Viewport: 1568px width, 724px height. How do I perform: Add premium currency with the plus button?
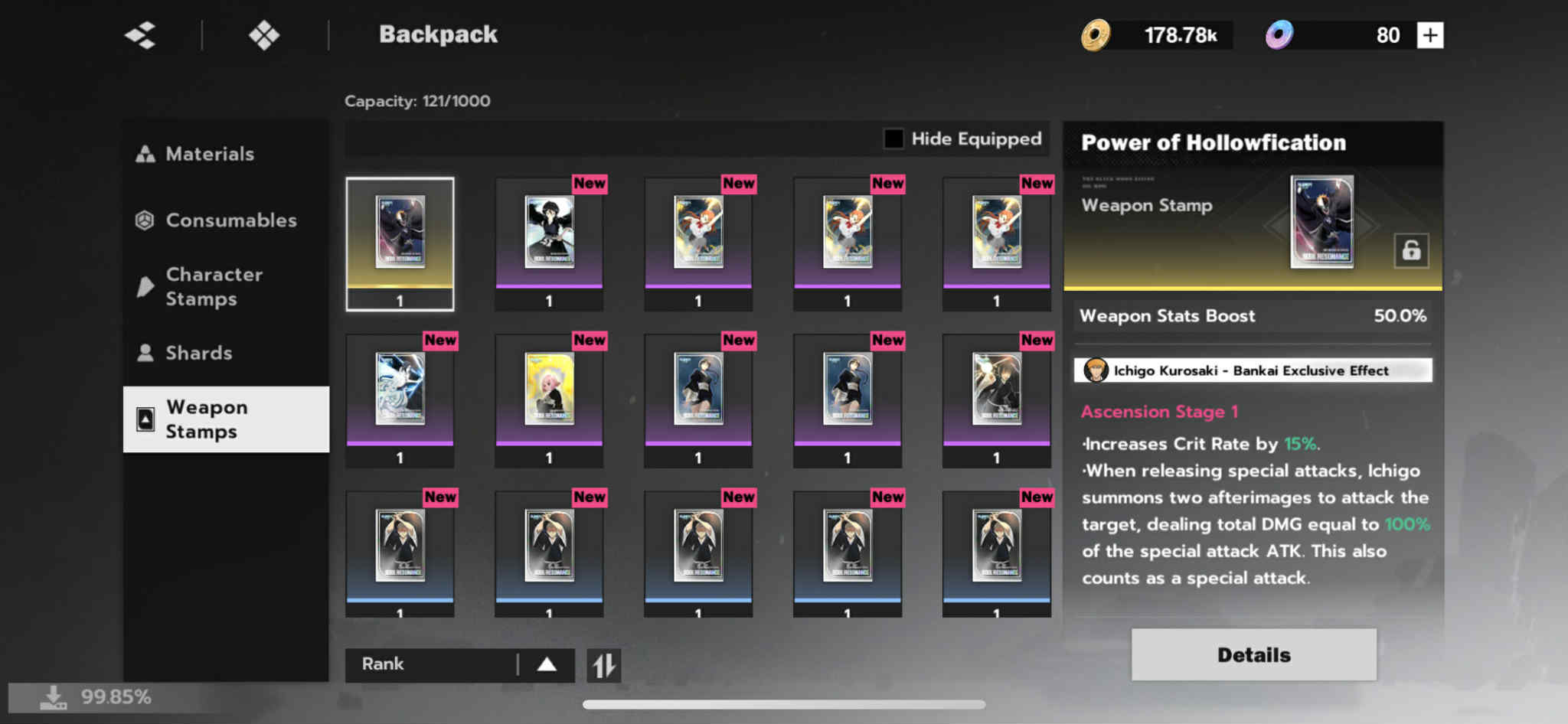point(1429,35)
